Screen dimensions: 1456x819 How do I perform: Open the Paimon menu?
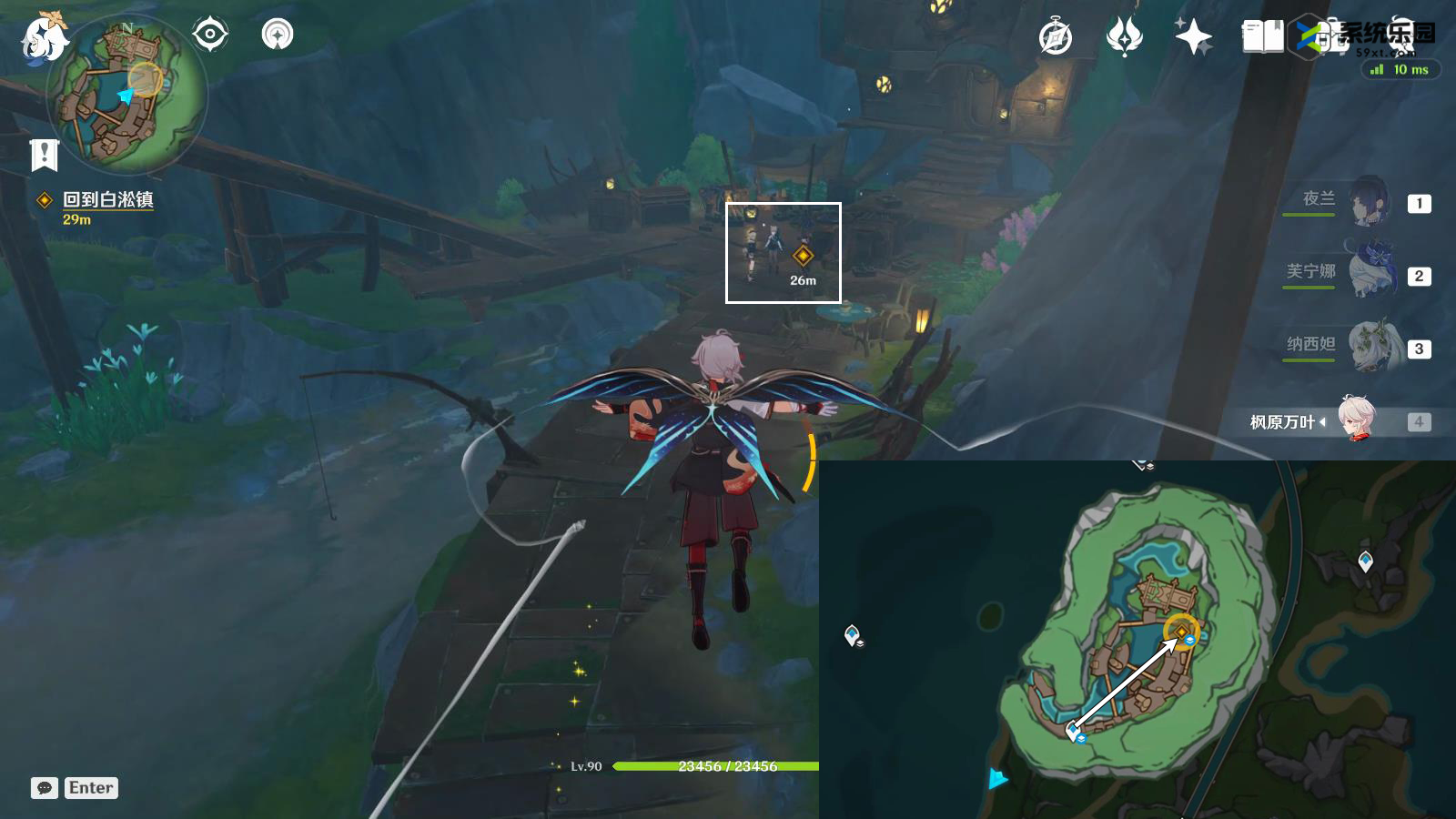[44, 38]
